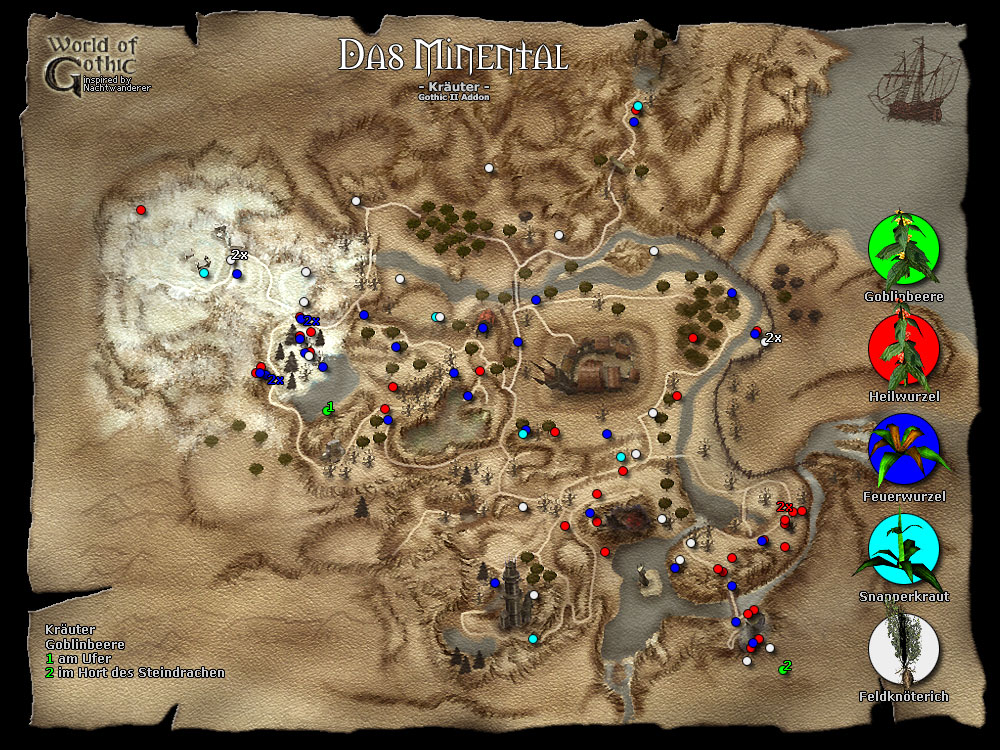Choose the red Heilwurzel legend entry
The image size is (1000, 750).
[904, 350]
